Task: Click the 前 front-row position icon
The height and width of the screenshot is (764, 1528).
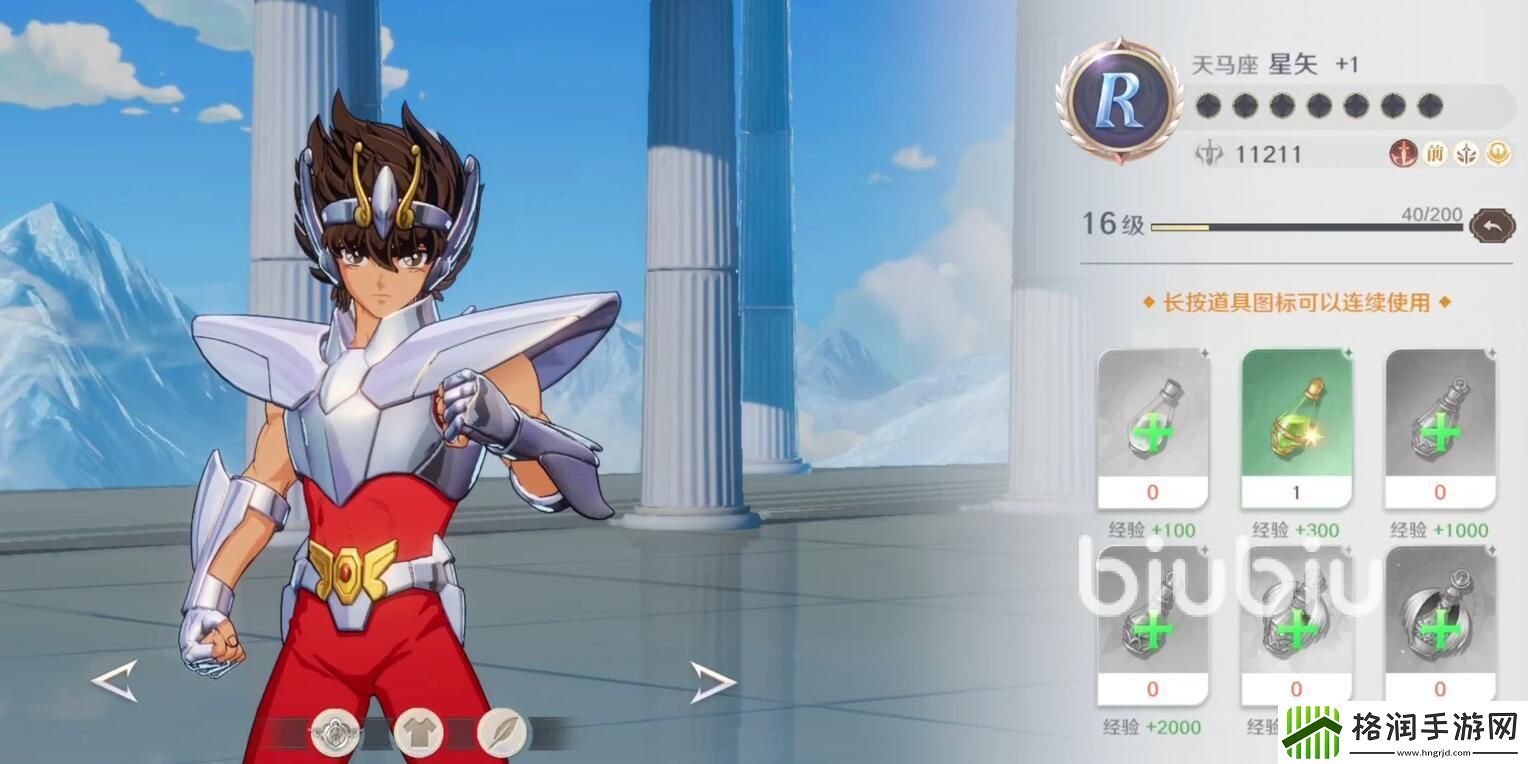Action: tap(1437, 154)
